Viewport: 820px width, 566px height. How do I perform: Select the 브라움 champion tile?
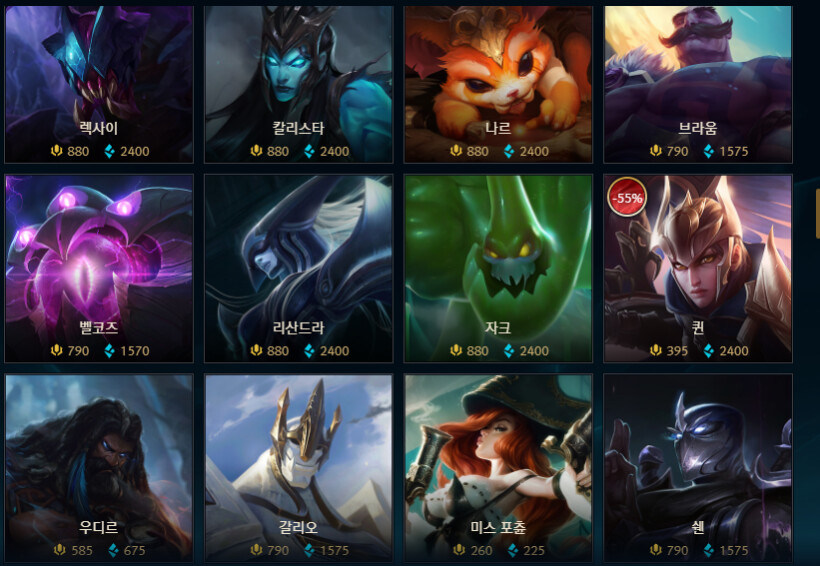point(698,85)
